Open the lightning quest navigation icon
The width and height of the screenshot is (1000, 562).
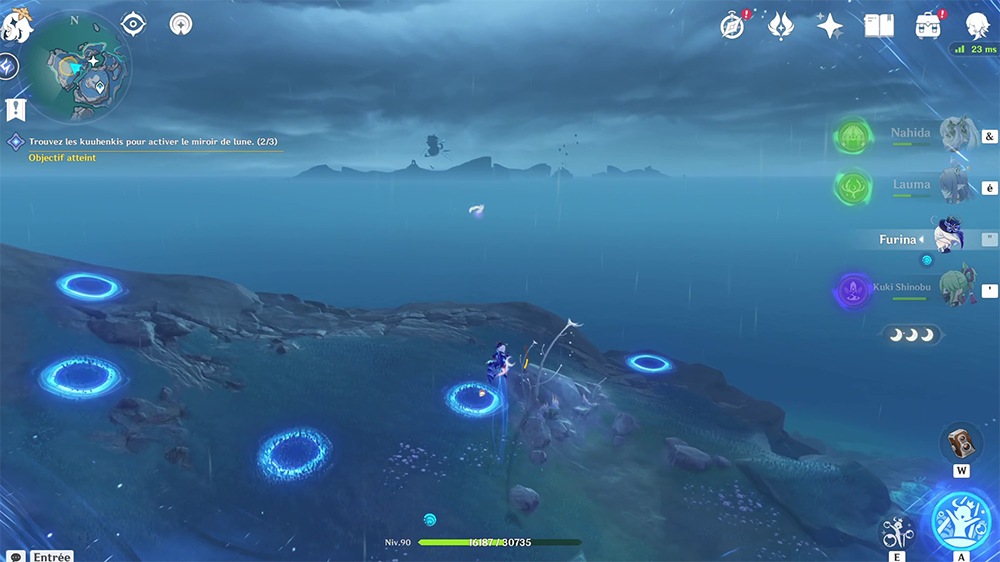pyautogui.click(x=8, y=67)
